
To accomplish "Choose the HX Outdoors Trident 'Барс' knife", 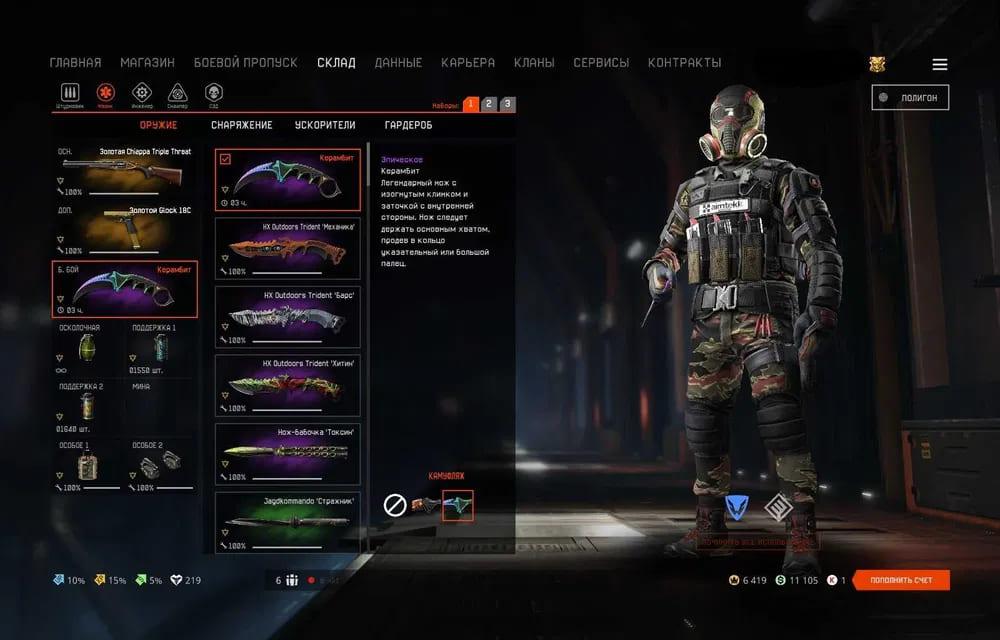I will (x=288, y=316).
